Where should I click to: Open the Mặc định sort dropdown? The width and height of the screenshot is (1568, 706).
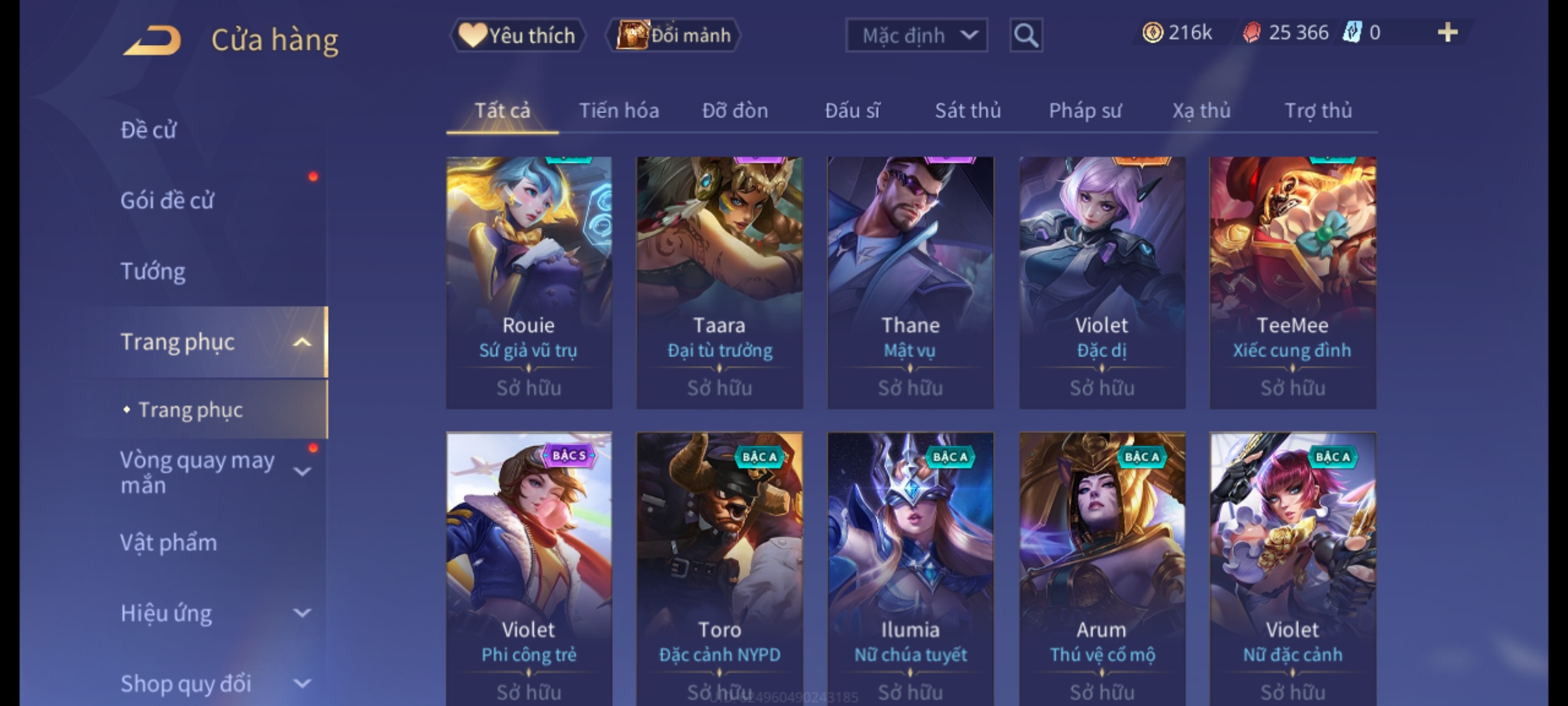coord(916,35)
